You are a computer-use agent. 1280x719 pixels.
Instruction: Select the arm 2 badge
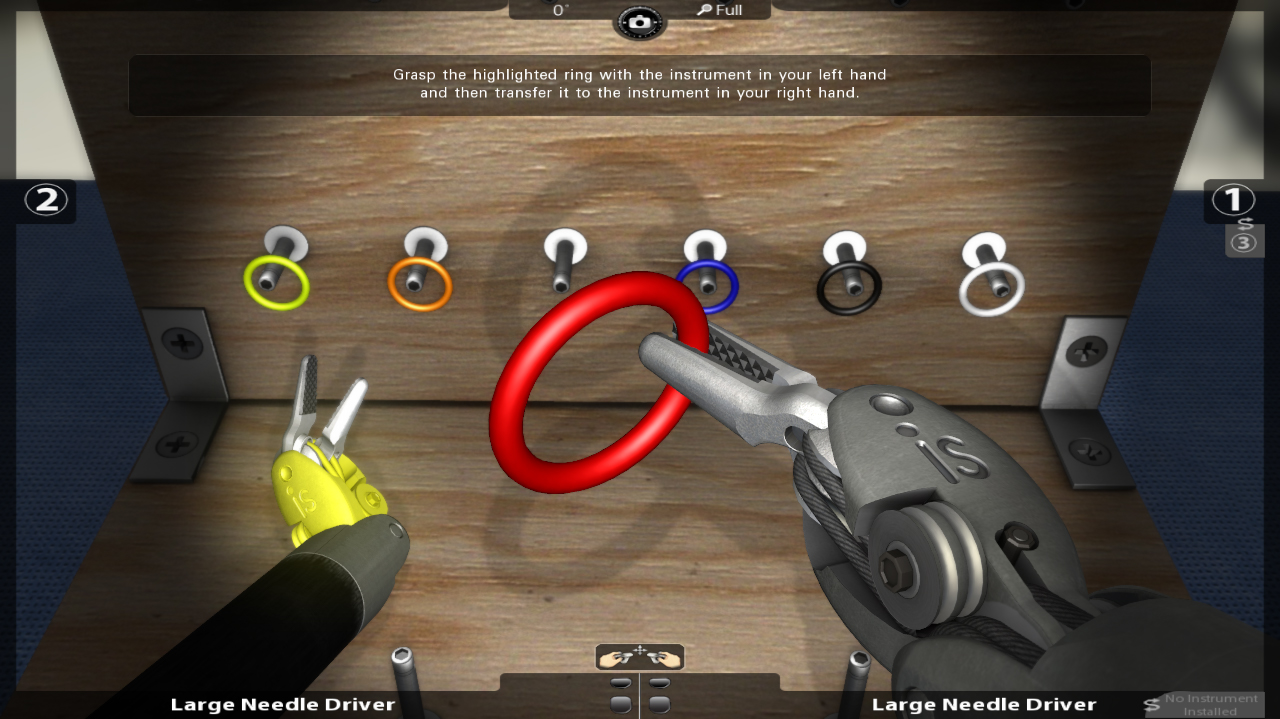click(46, 200)
